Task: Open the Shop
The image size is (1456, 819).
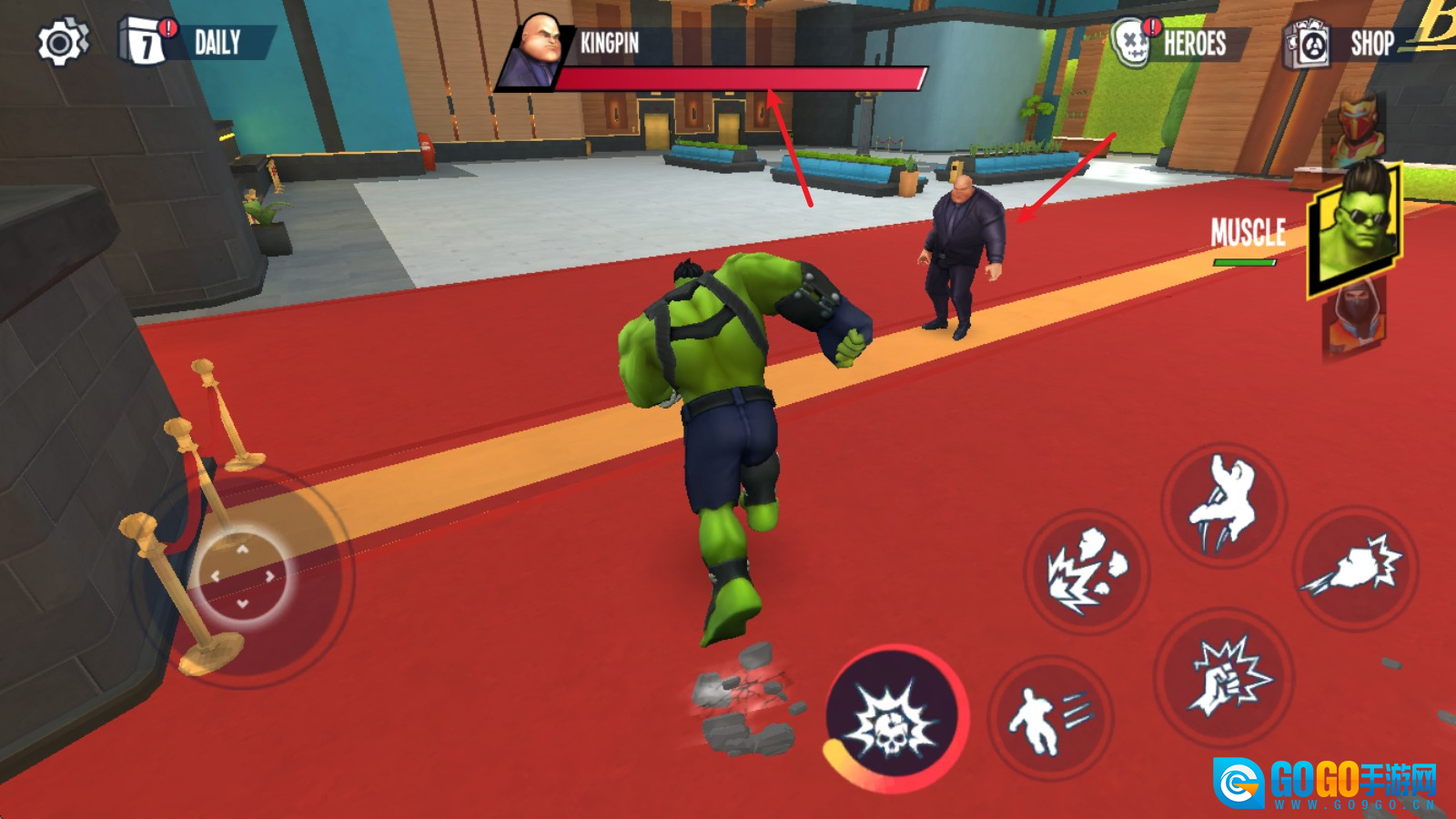Action: pyautogui.click(x=1340, y=44)
